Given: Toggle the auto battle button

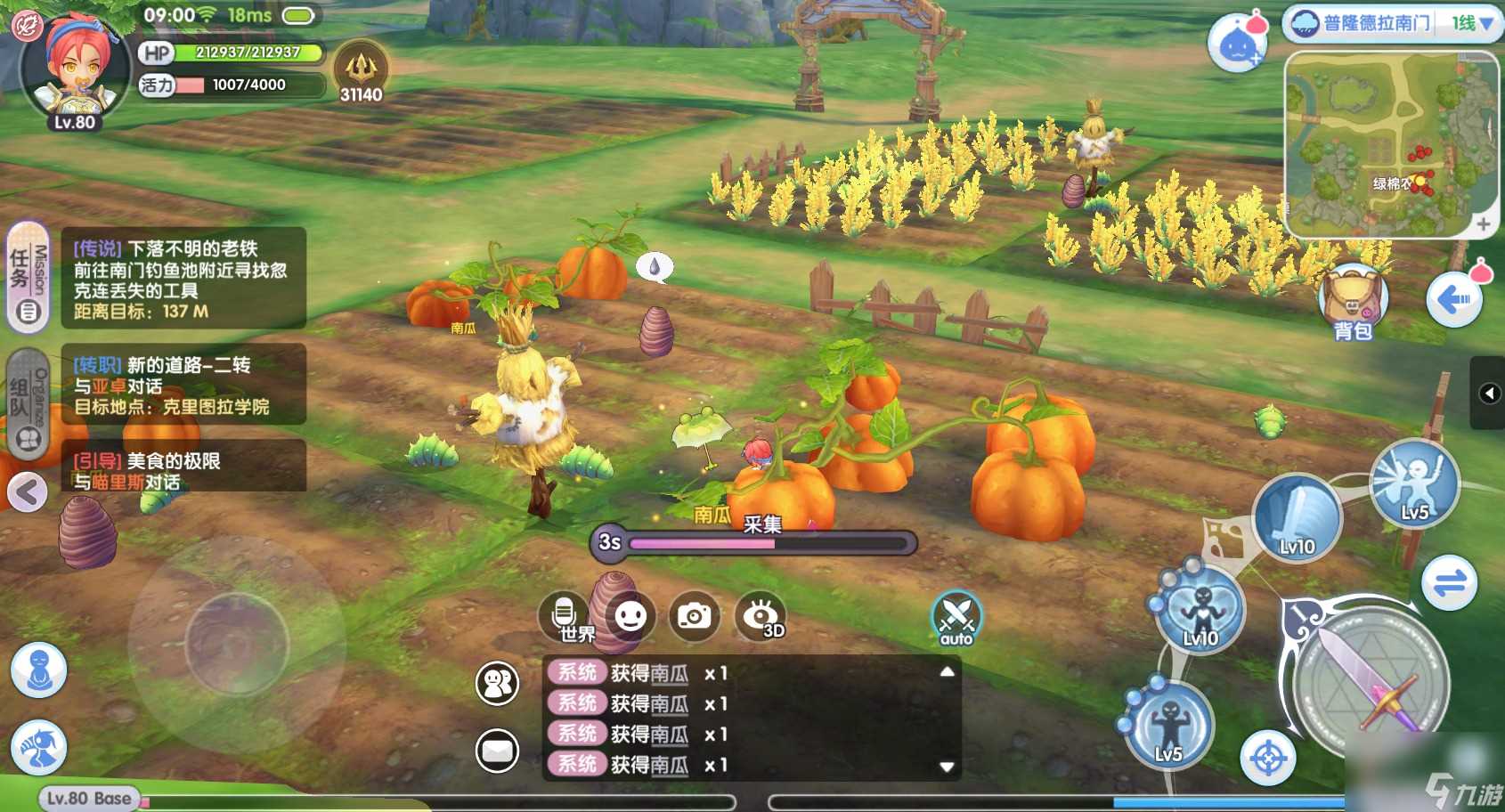Looking at the screenshot, I should [x=956, y=618].
